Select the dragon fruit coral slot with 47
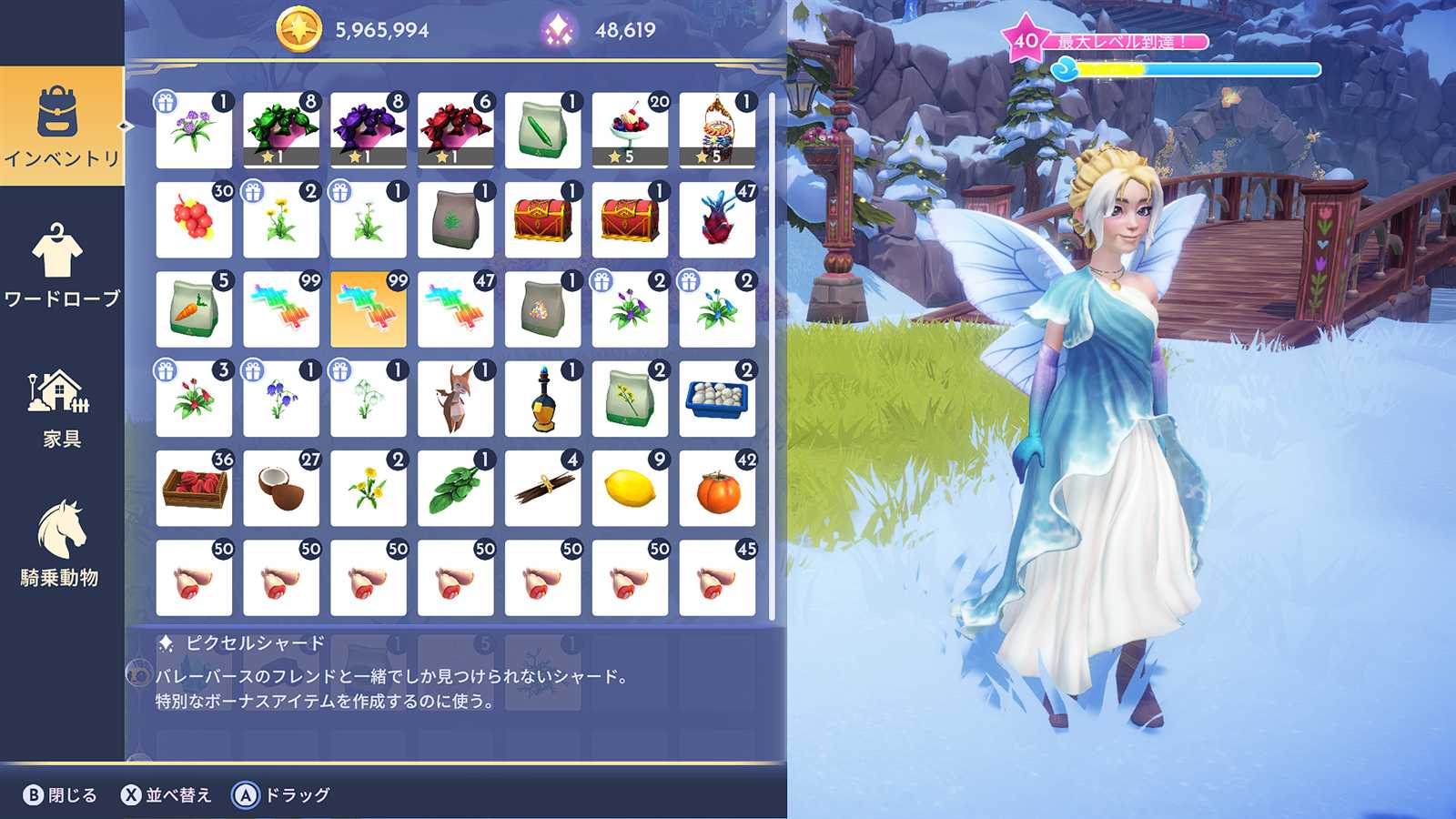The image size is (1456, 819). pyautogui.click(x=717, y=220)
